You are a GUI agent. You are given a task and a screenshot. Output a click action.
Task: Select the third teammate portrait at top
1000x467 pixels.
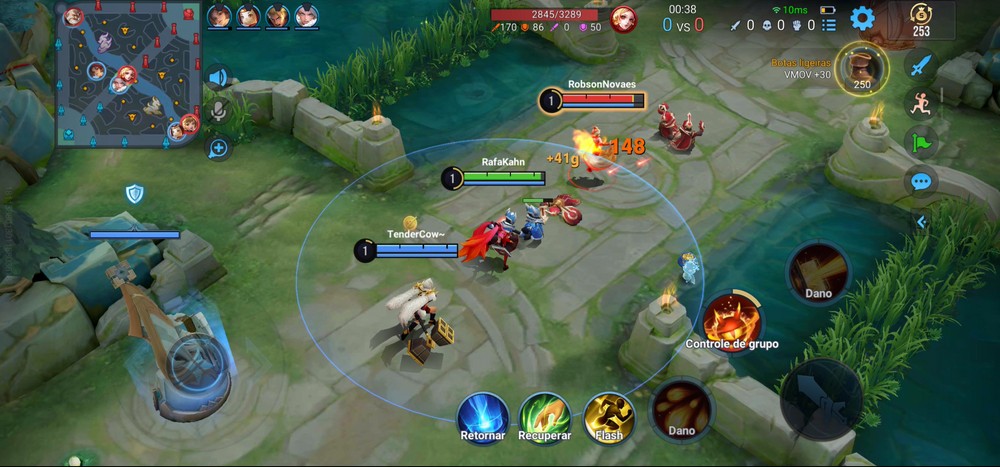(278, 16)
